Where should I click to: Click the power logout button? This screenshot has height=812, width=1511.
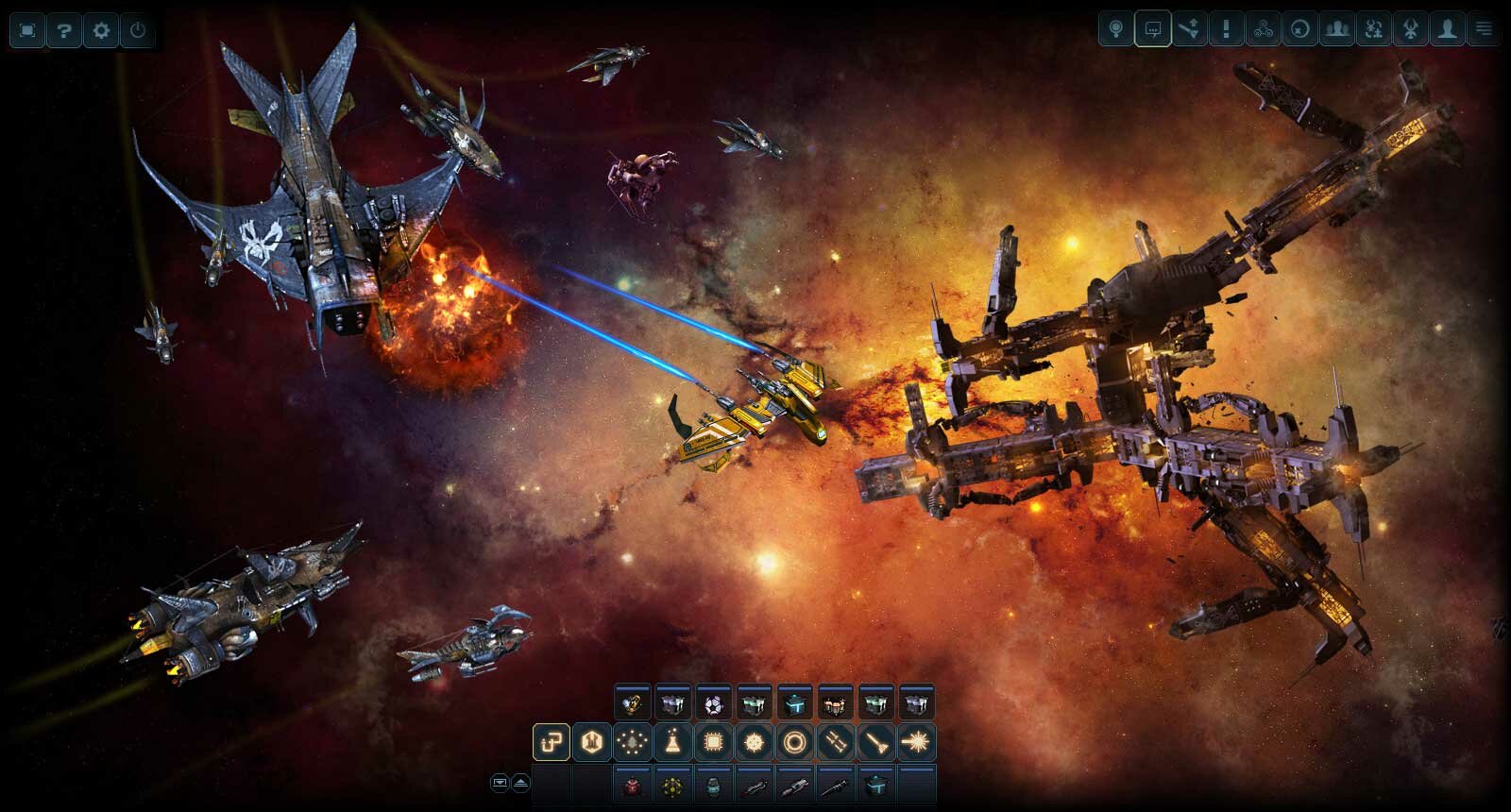point(138,31)
